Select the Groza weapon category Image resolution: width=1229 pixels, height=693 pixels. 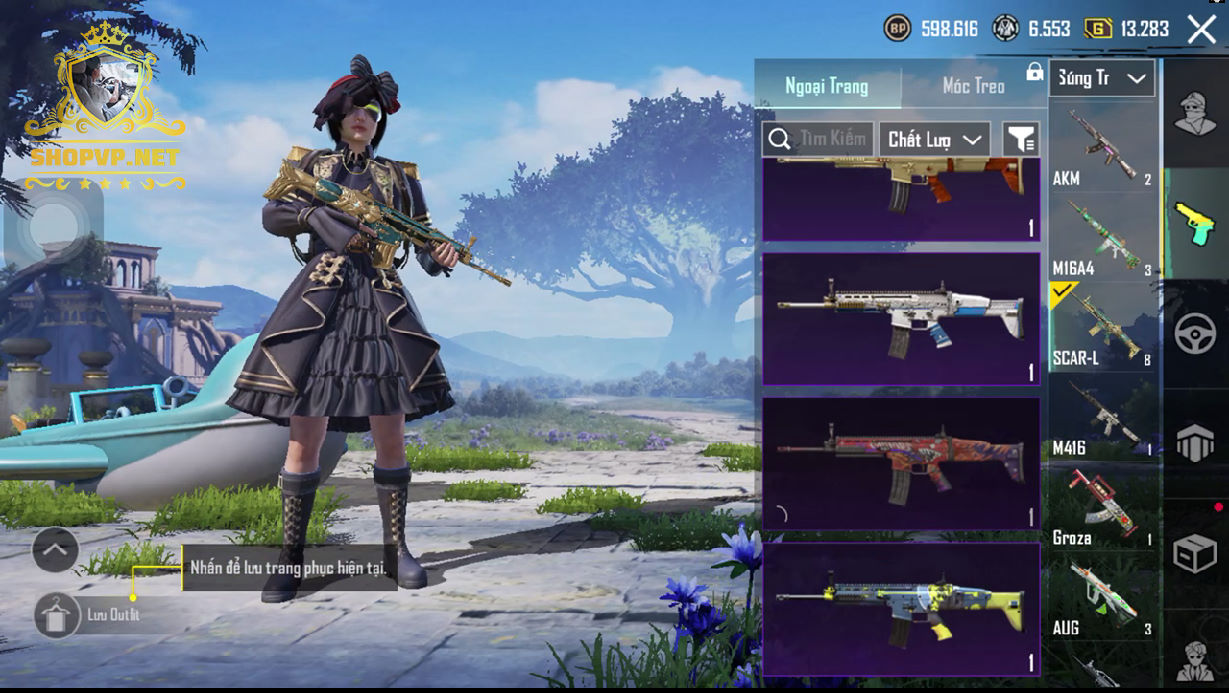click(1102, 506)
